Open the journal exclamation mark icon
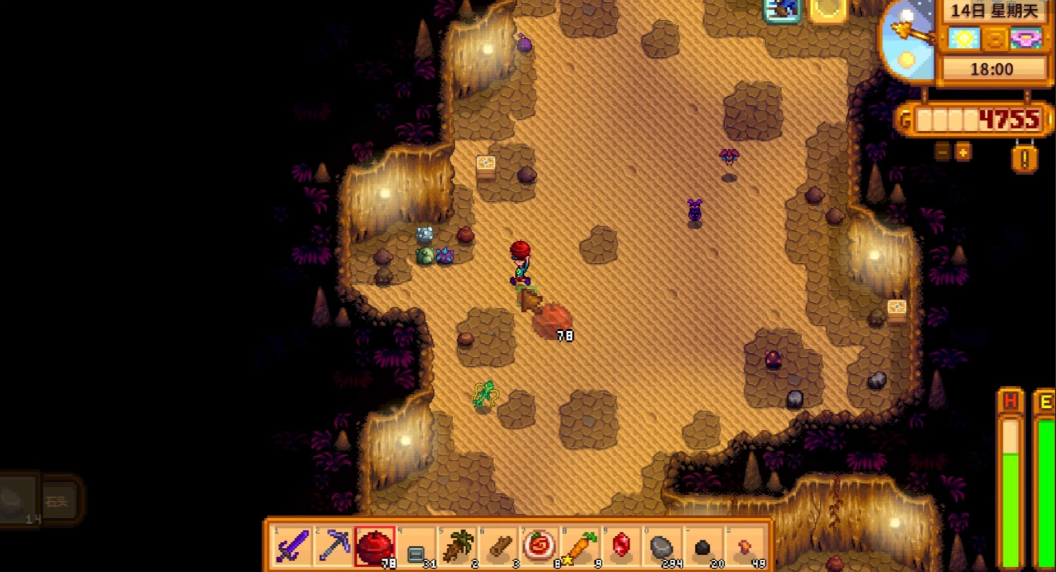The image size is (1056, 572). 1025,158
